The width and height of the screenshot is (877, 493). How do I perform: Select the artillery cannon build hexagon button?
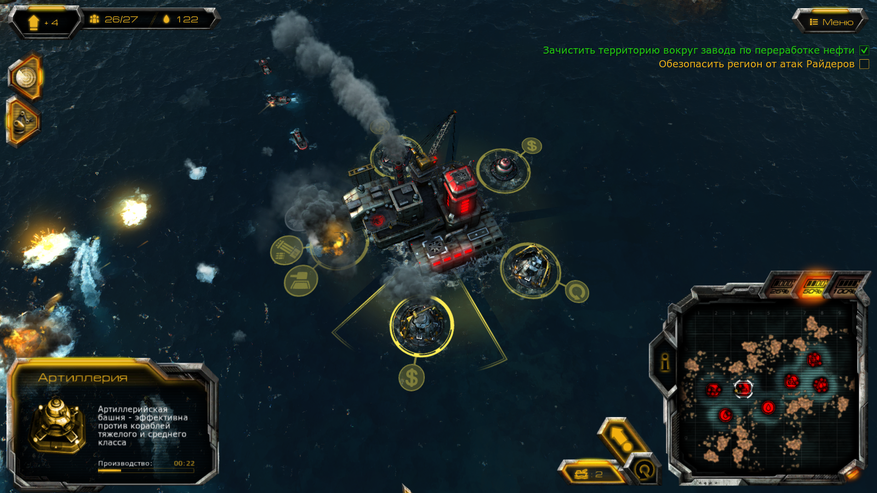[24, 121]
